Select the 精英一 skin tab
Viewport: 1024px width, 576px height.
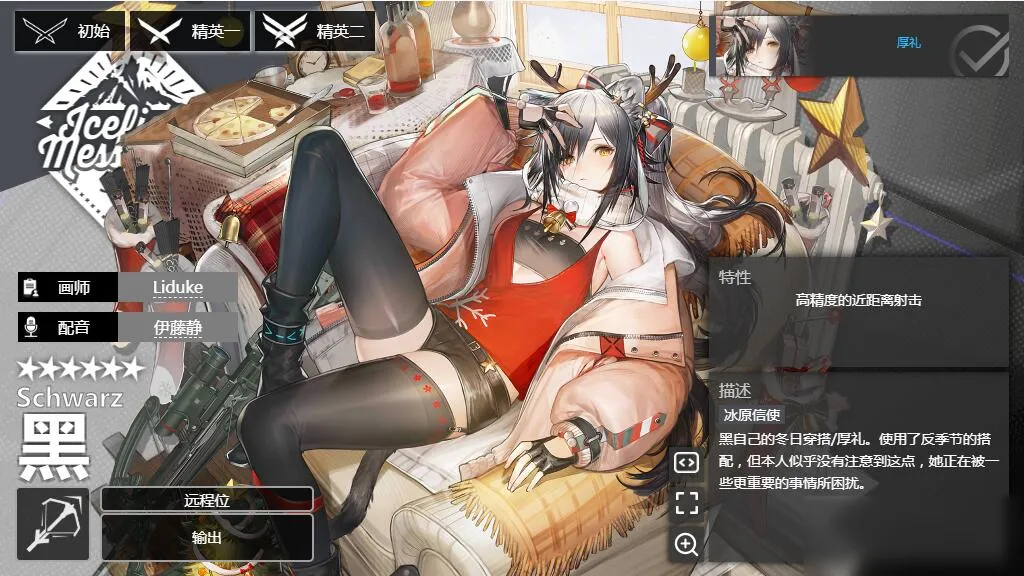[190, 32]
